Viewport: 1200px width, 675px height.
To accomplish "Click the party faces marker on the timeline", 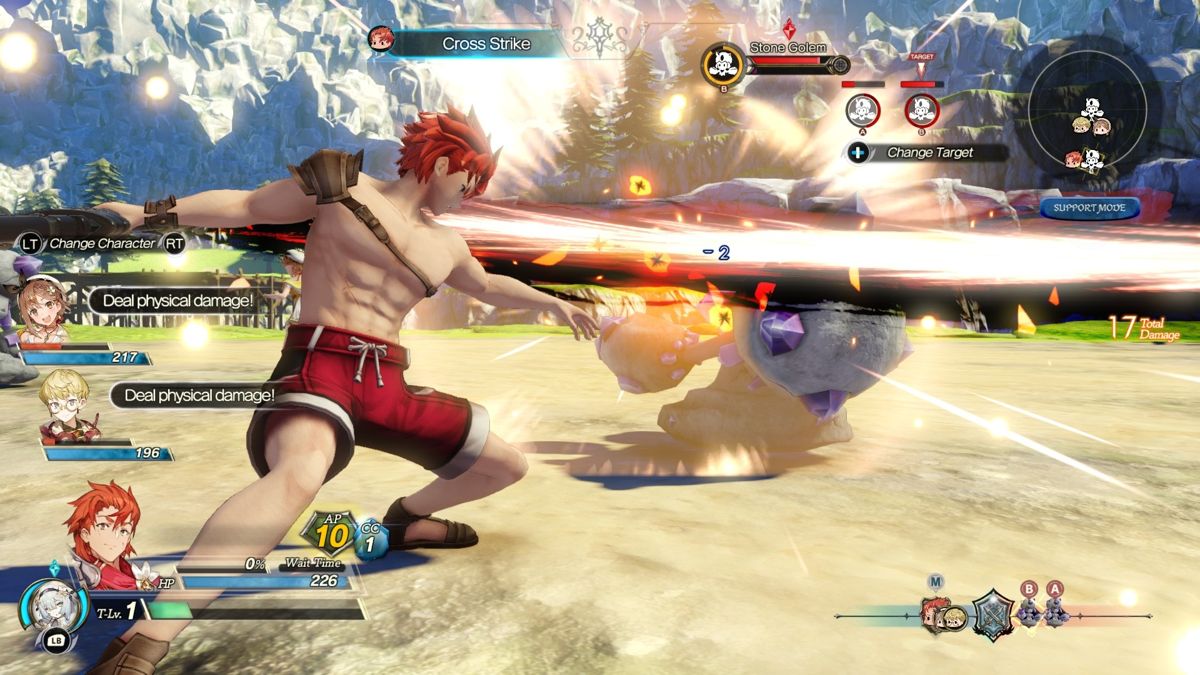I will (x=943, y=615).
